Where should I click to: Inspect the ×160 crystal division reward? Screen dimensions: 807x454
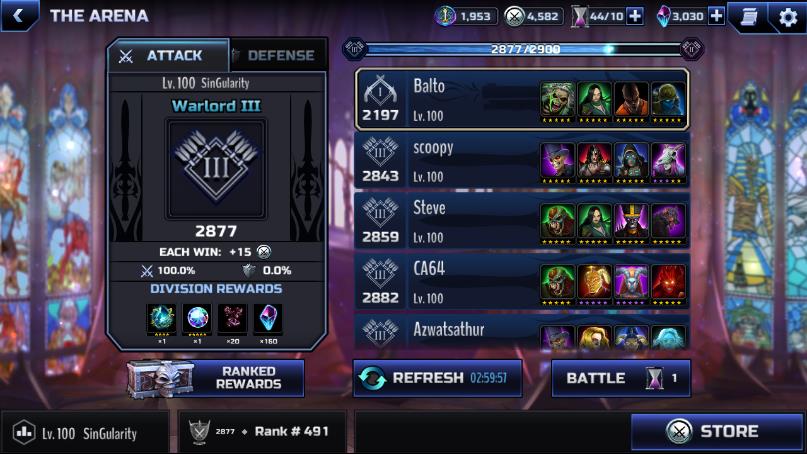268,320
